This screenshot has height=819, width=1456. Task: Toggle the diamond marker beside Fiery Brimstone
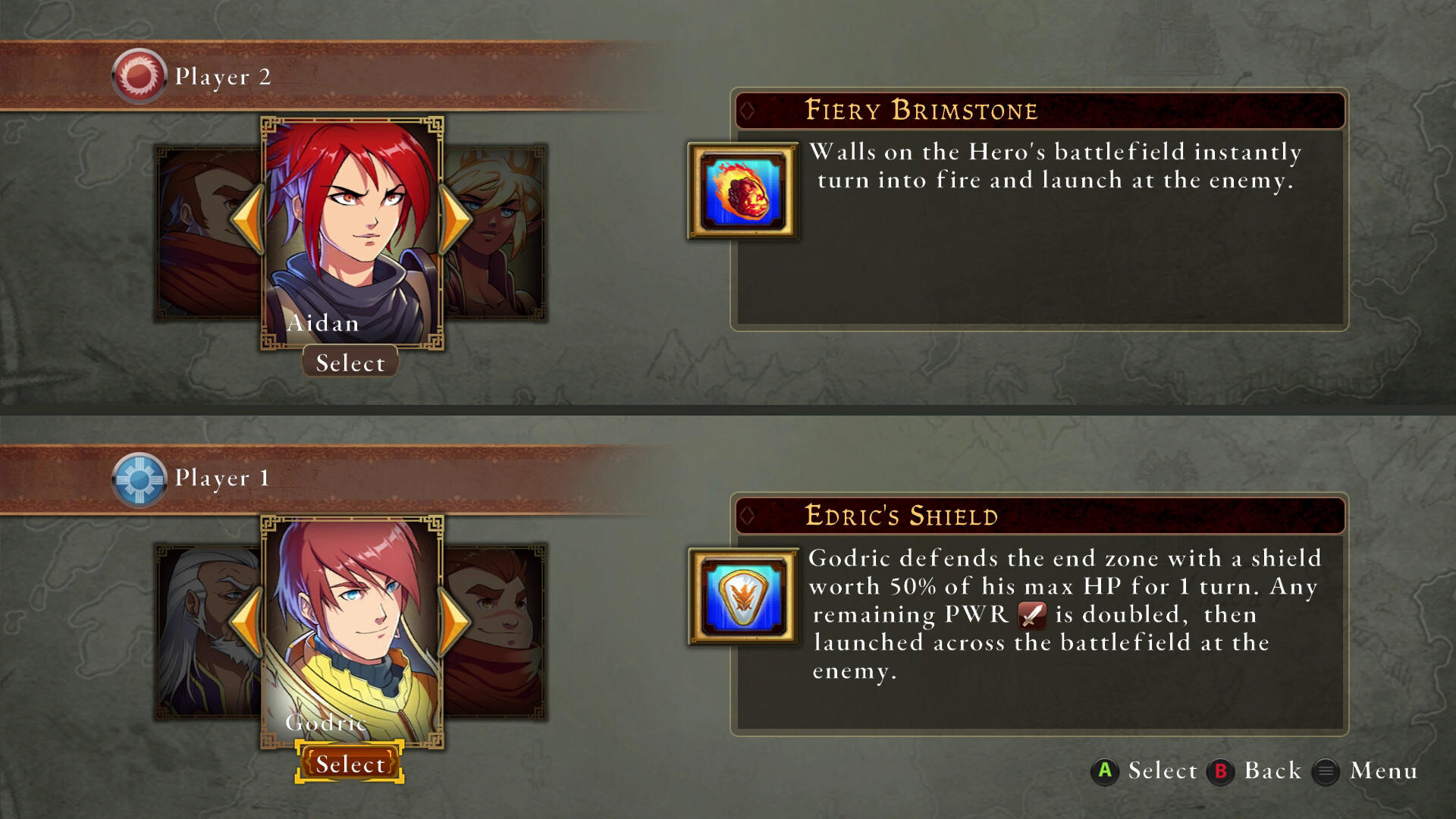tap(748, 111)
